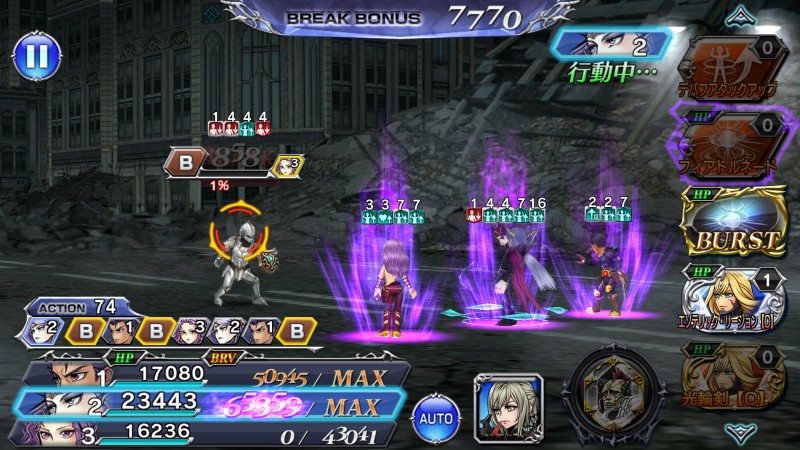The height and width of the screenshot is (450, 800).
Task: Pause the battle
Action: pos(36,56)
